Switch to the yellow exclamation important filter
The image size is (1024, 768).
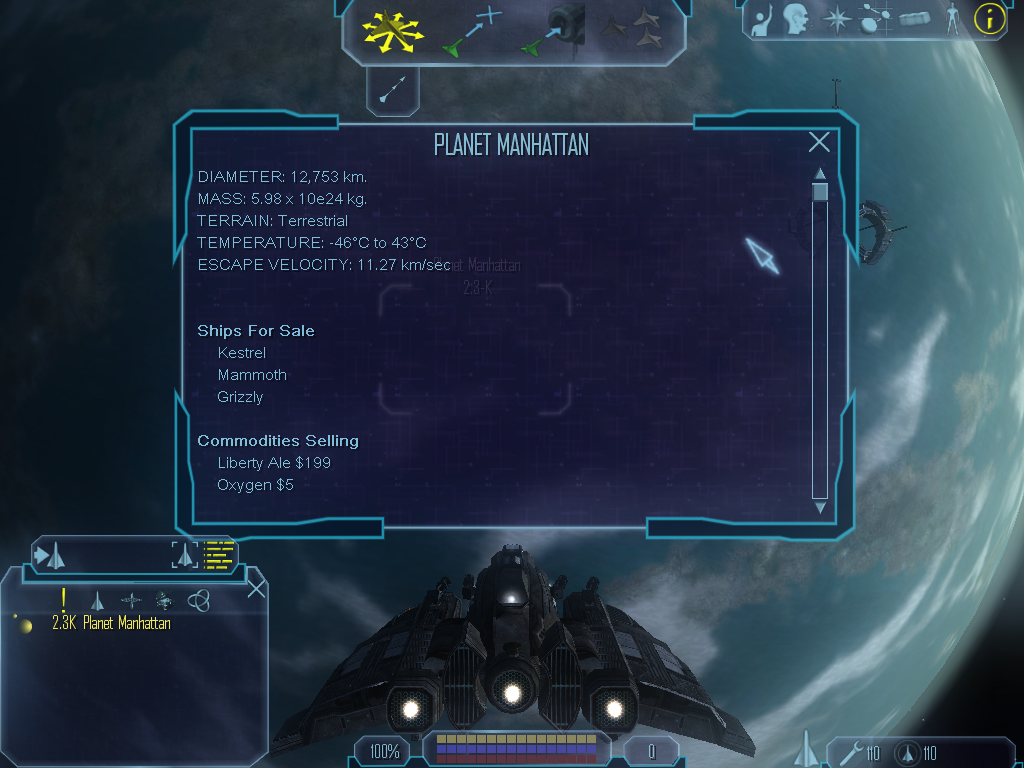(x=64, y=600)
